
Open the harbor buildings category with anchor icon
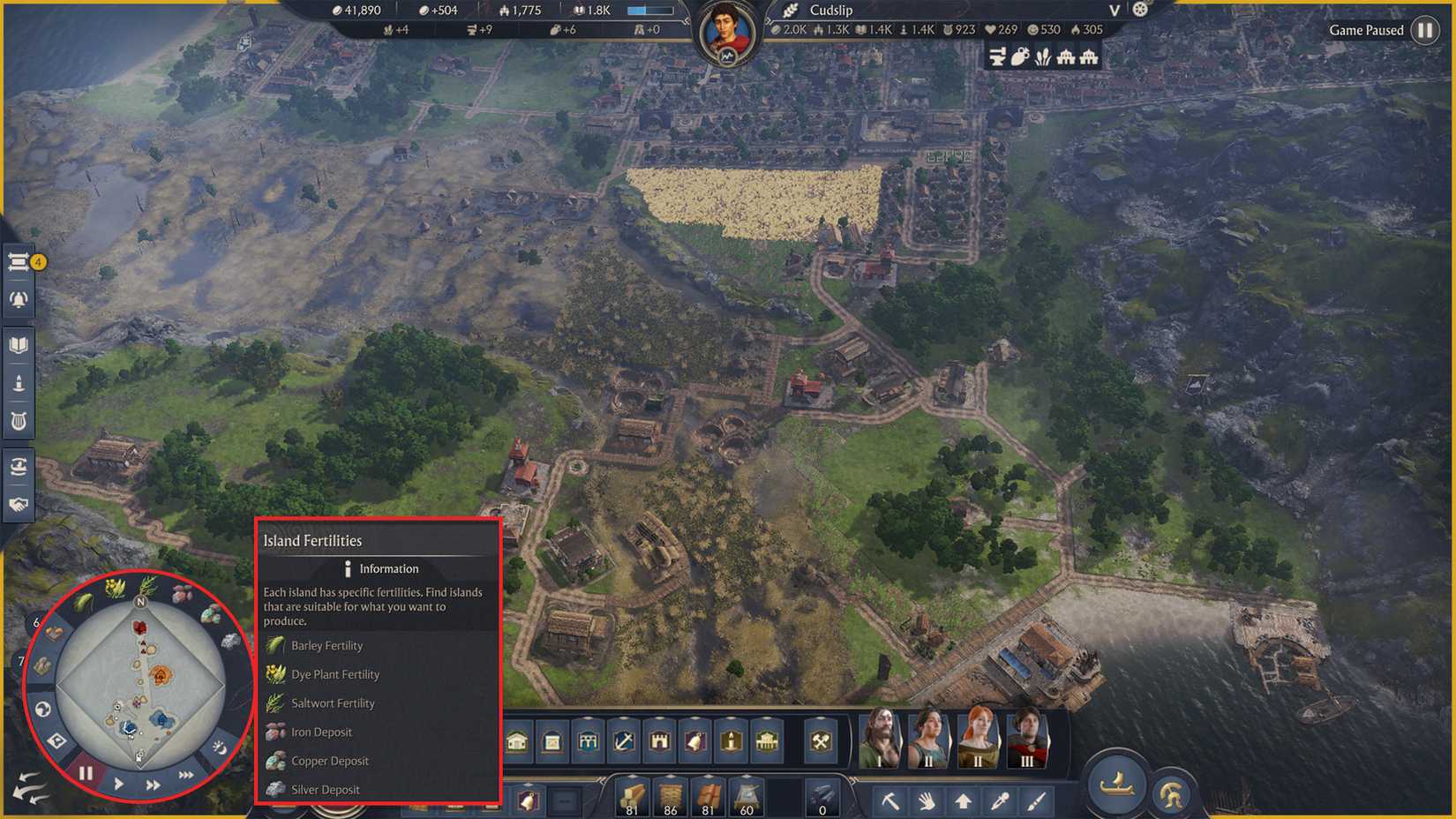pyautogui.click(x=622, y=743)
